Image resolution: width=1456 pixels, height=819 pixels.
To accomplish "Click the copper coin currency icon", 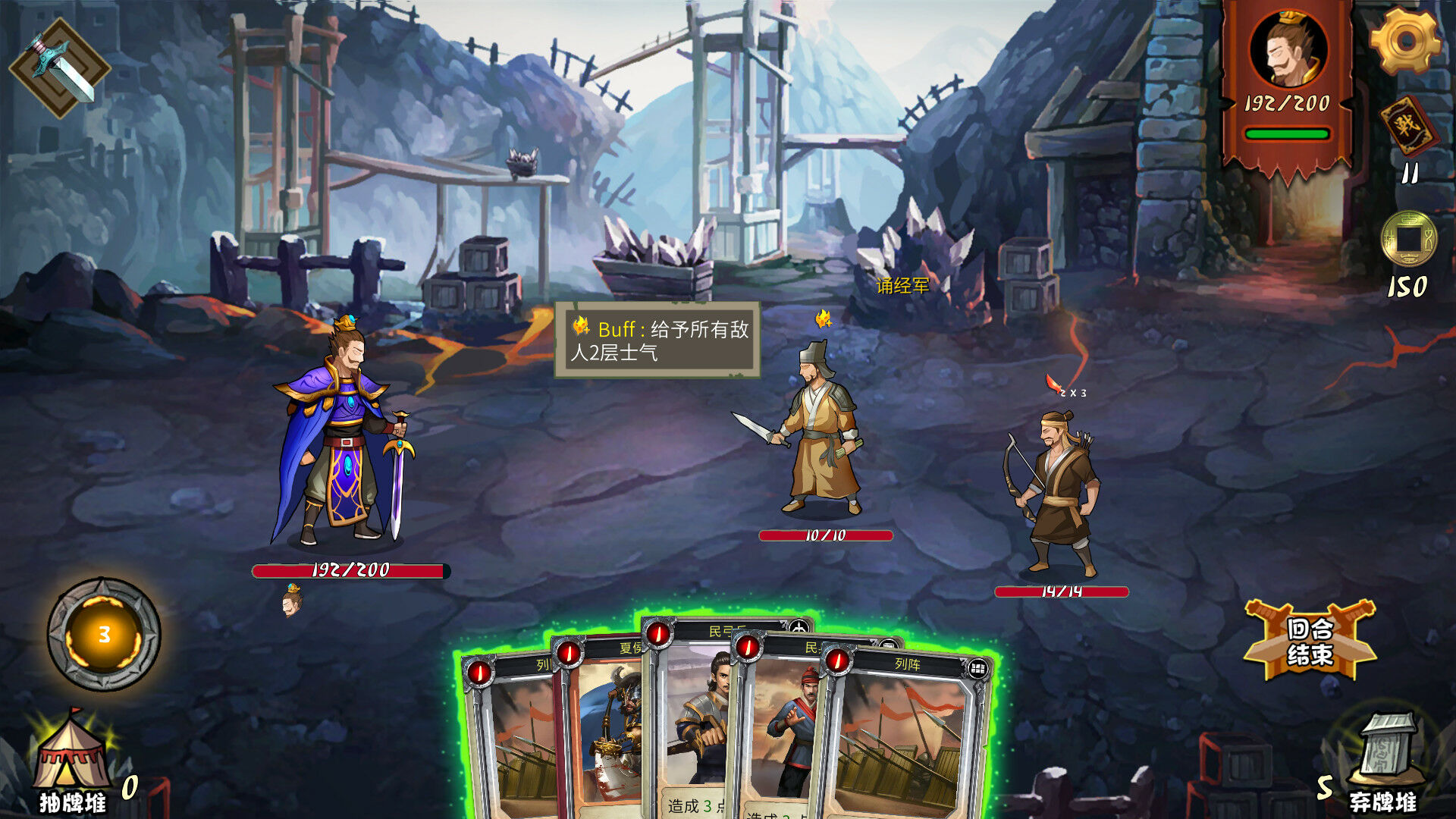I will pyautogui.click(x=1408, y=239).
